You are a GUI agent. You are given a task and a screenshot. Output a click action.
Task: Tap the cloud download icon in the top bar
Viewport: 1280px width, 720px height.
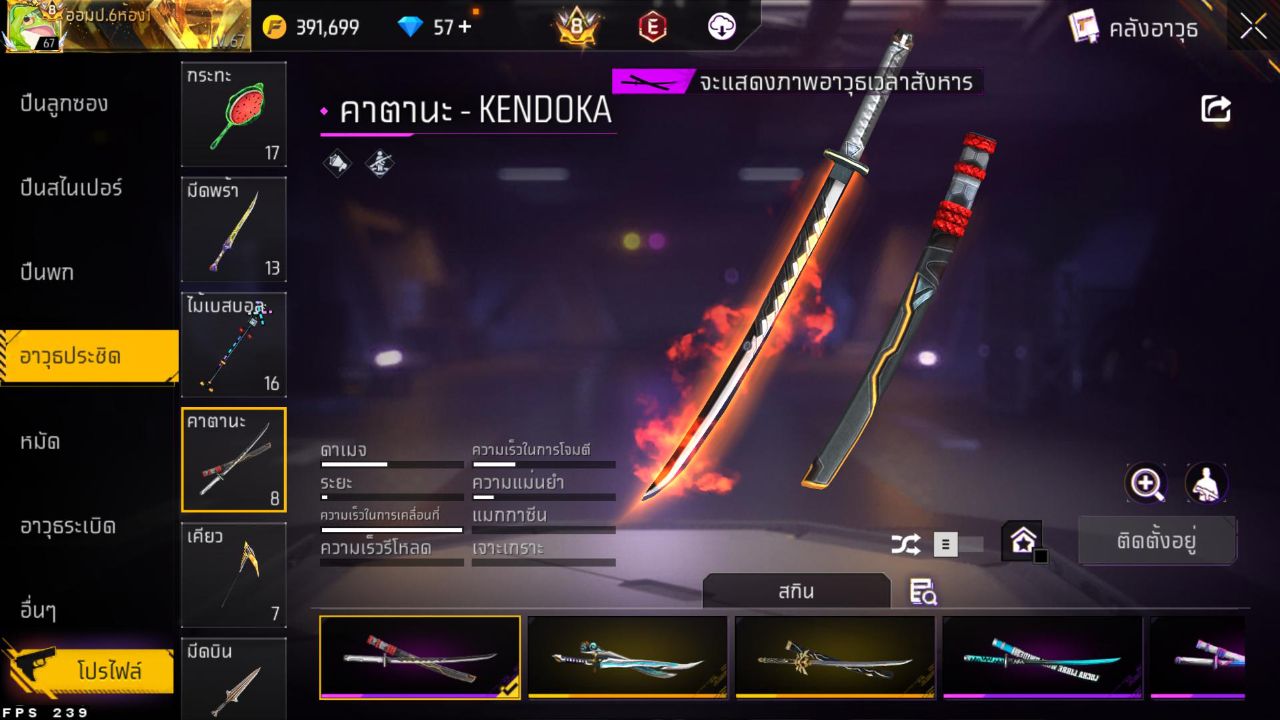(719, 27)
